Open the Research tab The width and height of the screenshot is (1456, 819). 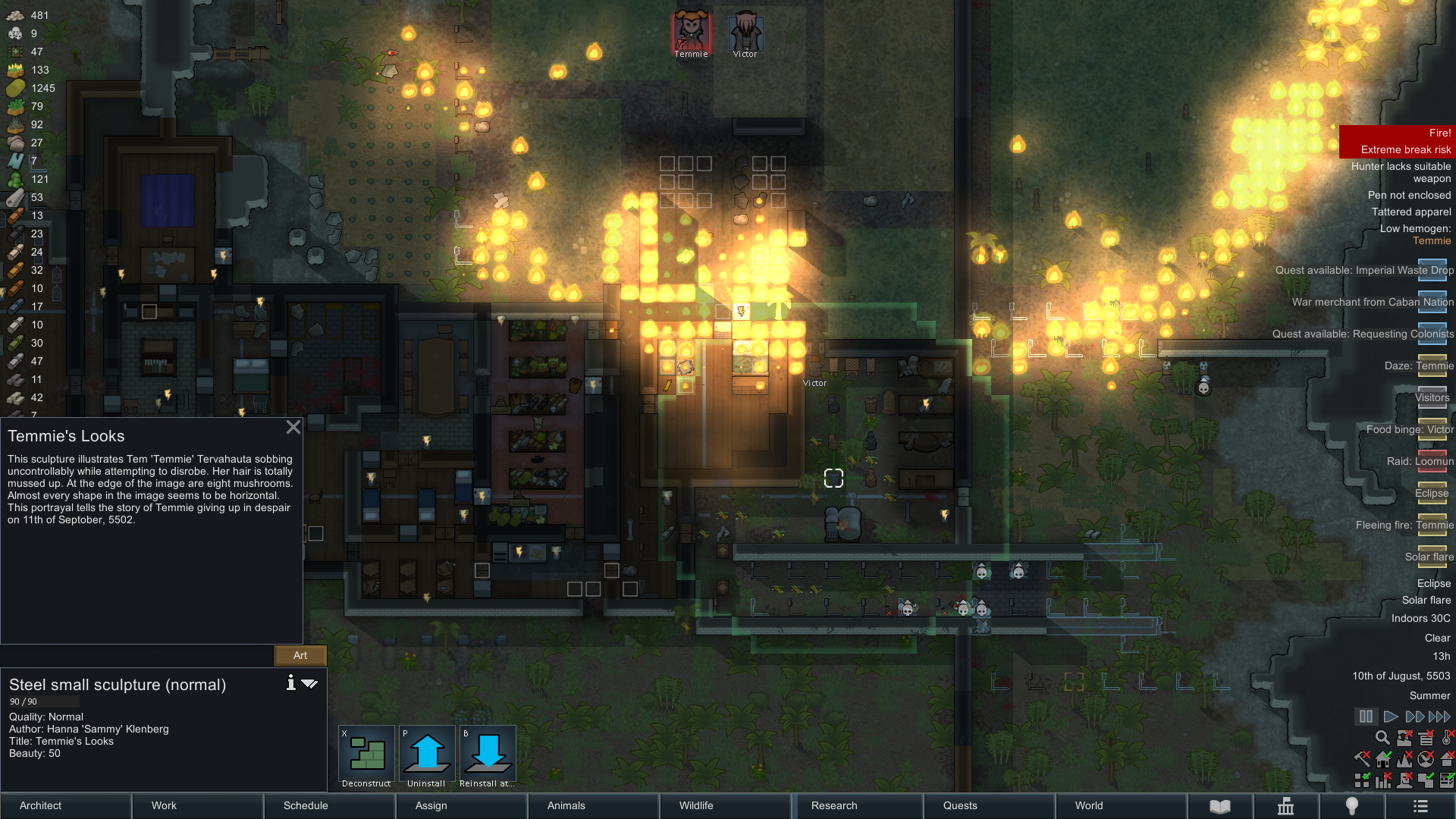[858, 805]
